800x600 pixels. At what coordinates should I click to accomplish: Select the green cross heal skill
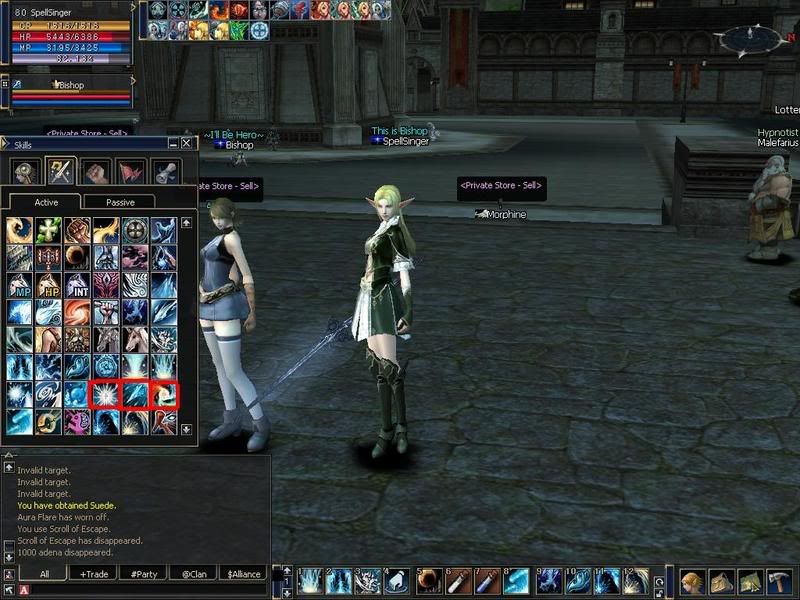pyautogui.click(x=49, y=230)
